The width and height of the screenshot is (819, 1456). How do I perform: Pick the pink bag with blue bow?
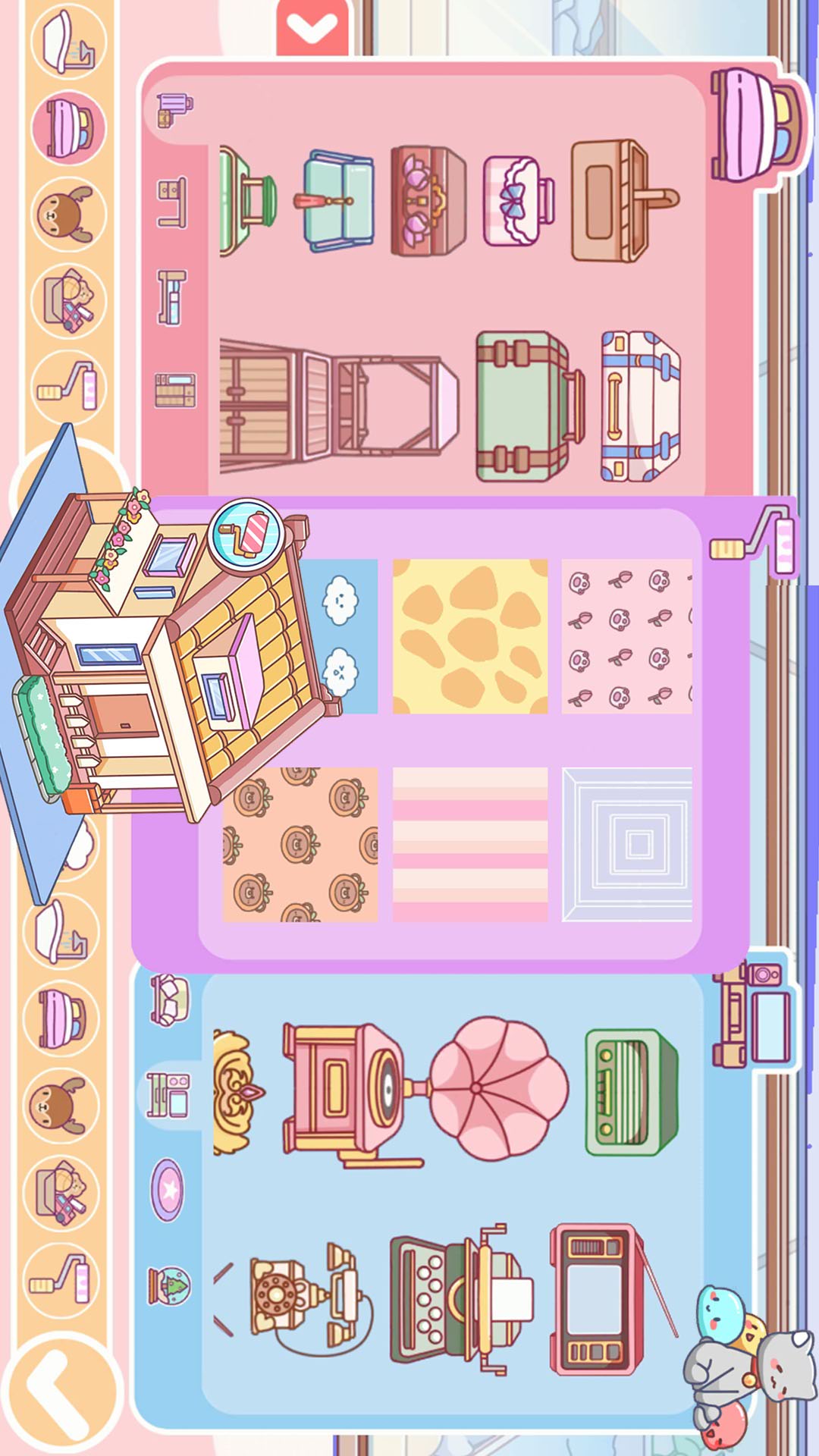point(519,201)
